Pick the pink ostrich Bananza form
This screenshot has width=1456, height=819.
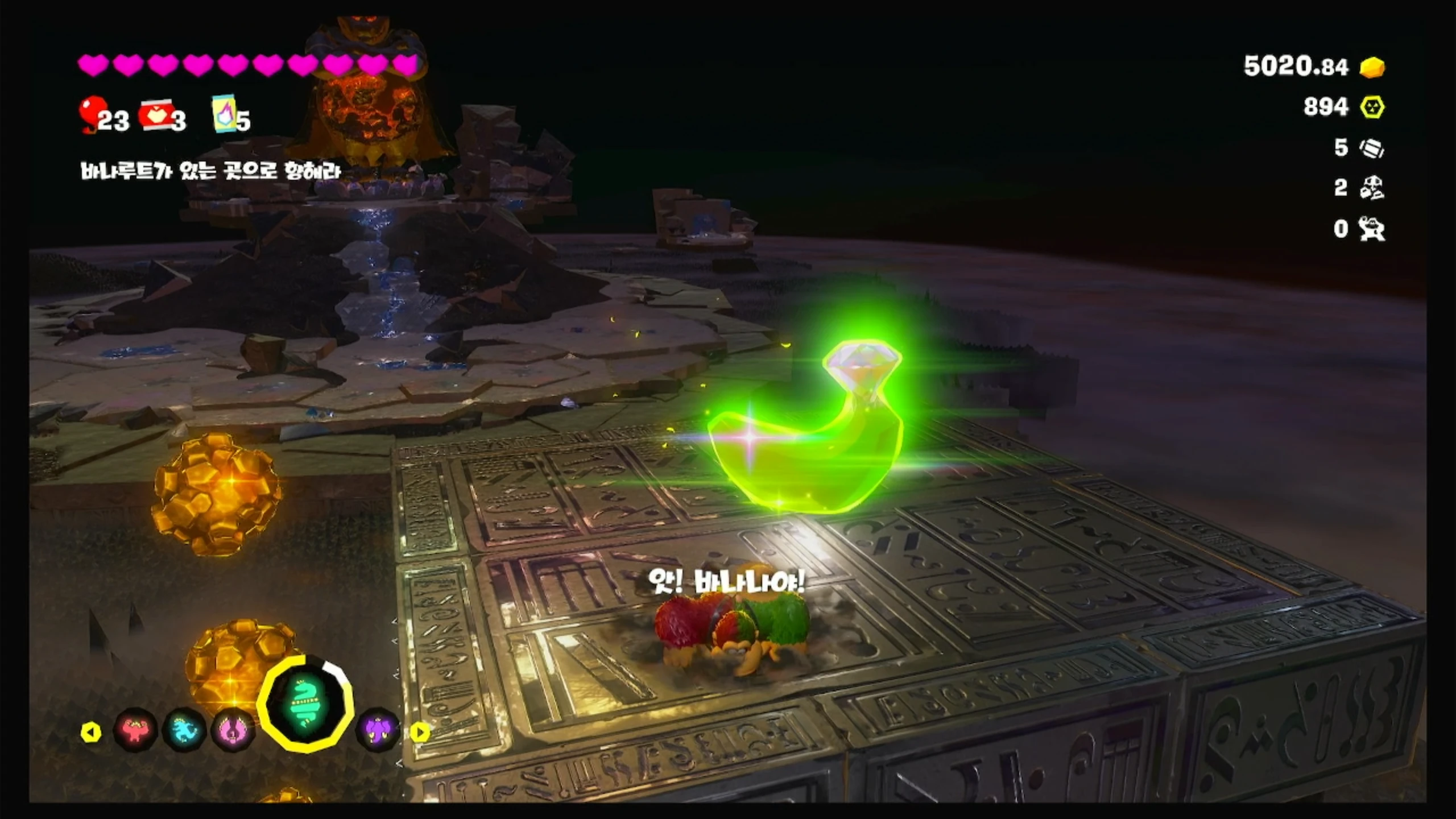click(x=233, y=729)
